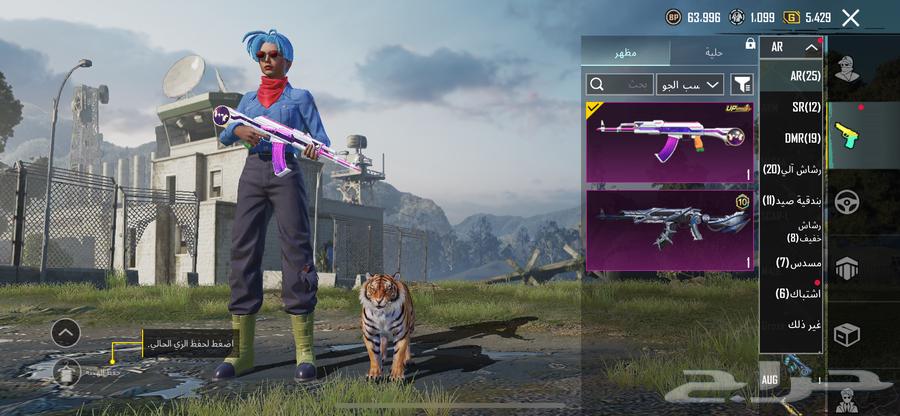This screenshot has width=900, height=416.
Task: Select the بندقية صيد (11) category
Action: 791,200
